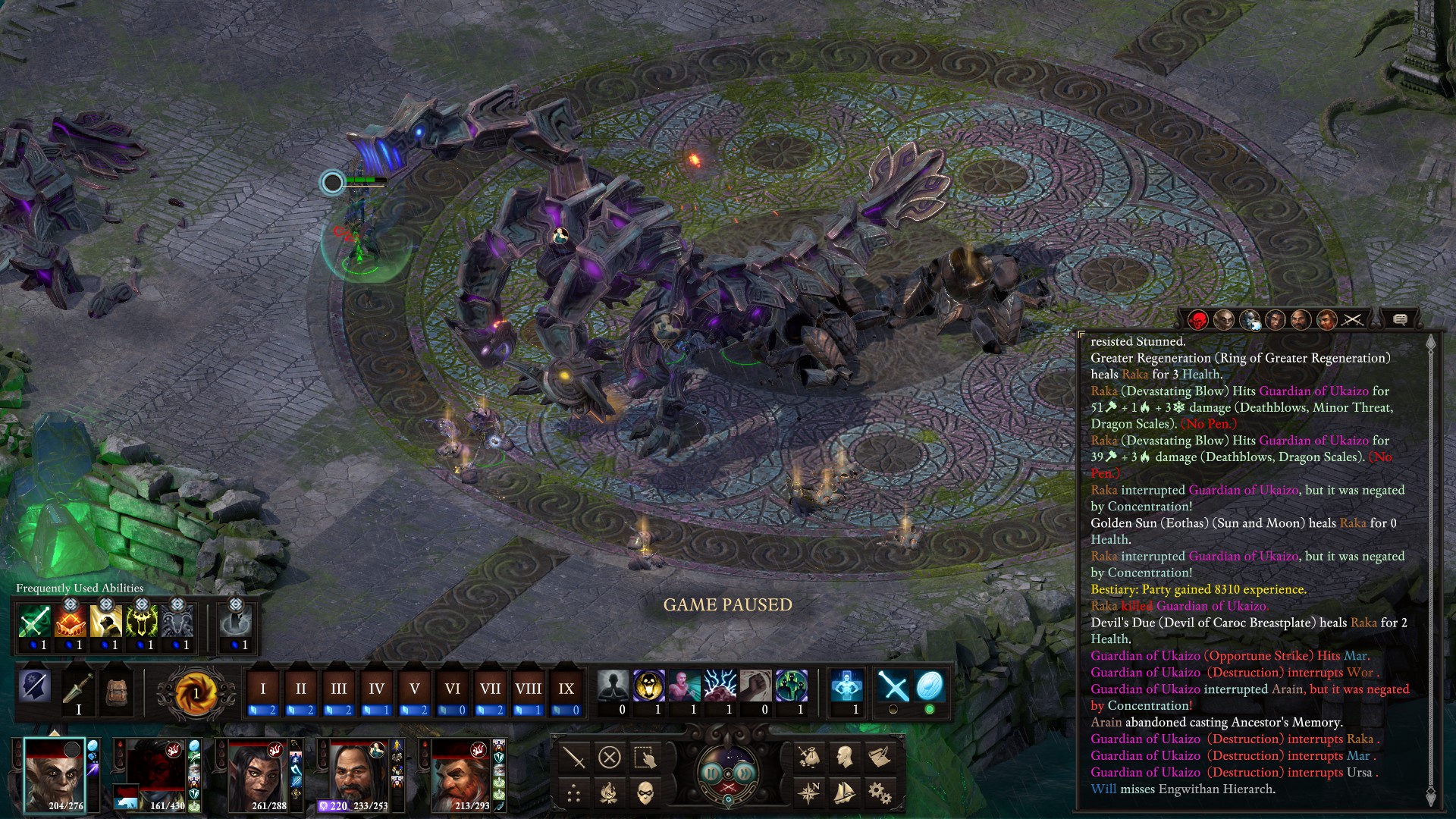
Task: Cast the lightning brain spell
Action: (x=720, y=686)
